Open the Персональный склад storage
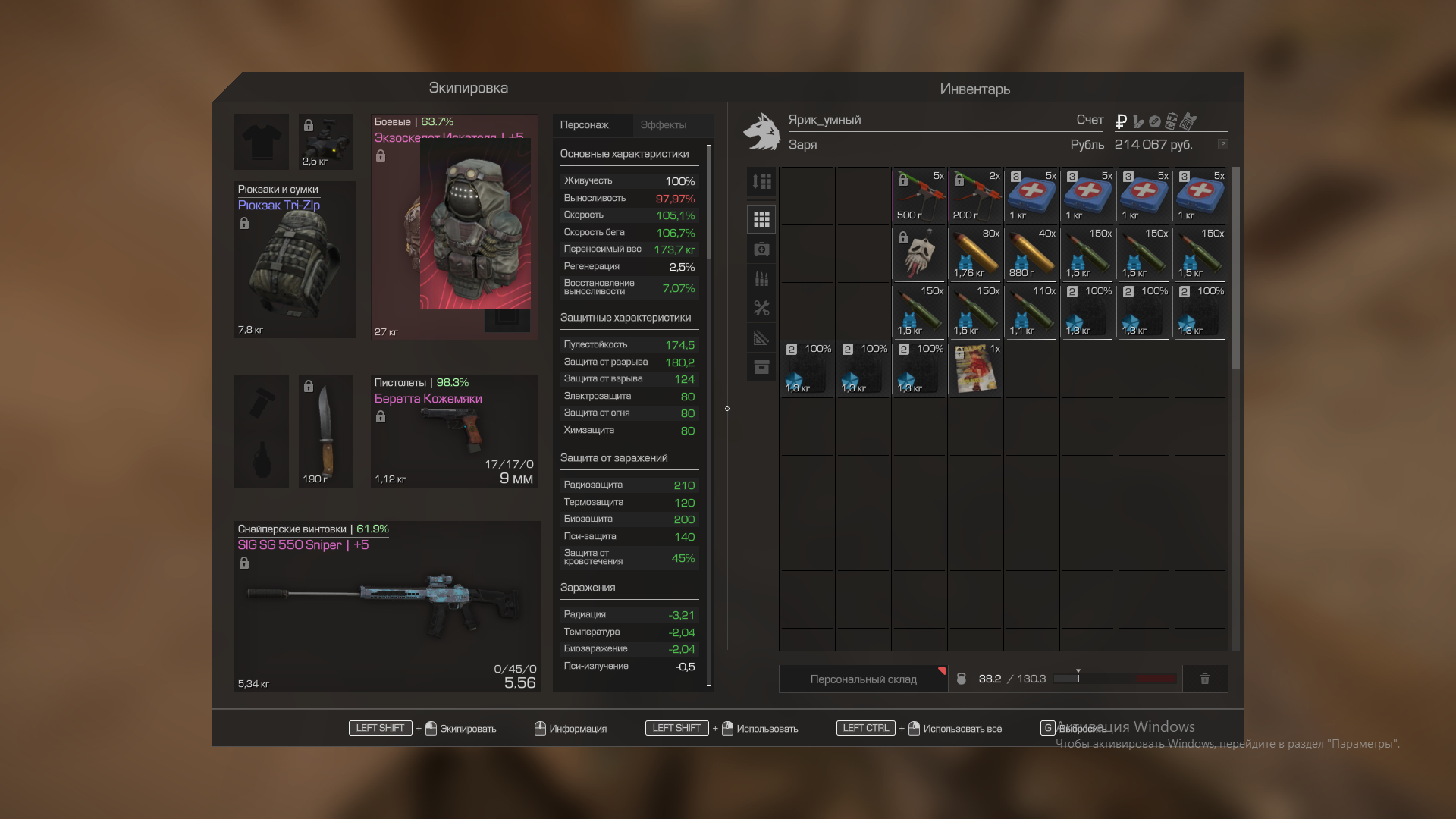1456x819 pixels. (863, 679)
